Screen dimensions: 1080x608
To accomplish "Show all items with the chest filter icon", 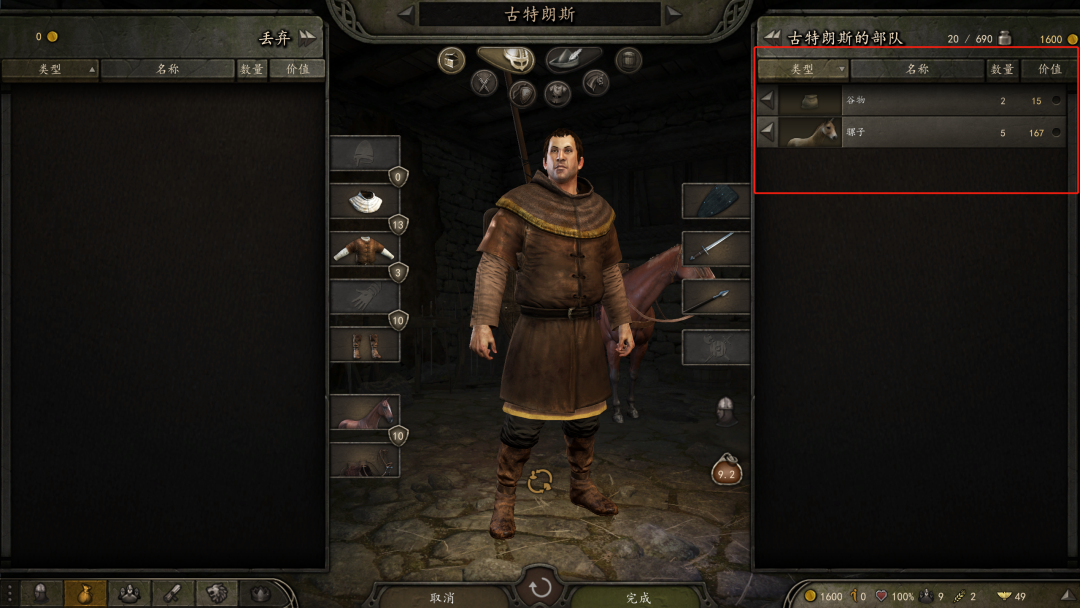I will coord(452,60).
